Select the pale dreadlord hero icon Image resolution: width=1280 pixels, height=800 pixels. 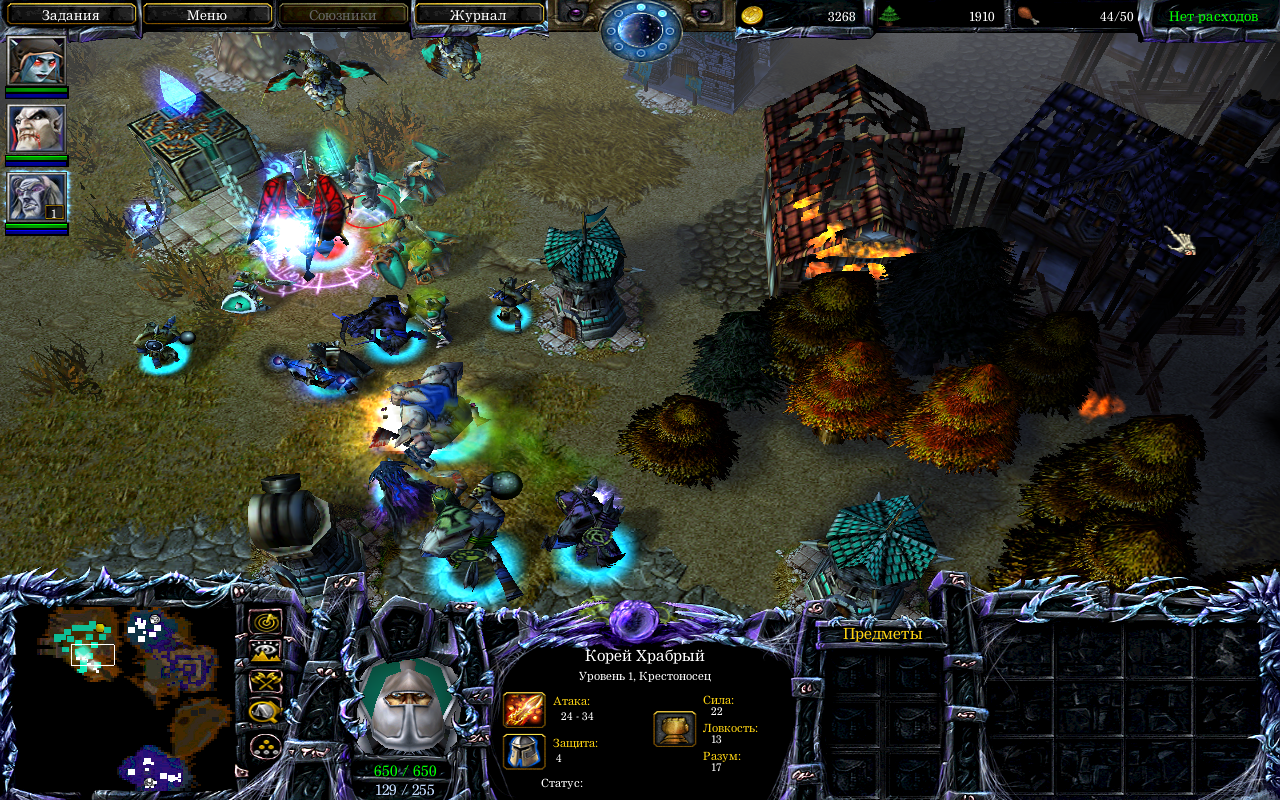coord(37,128)
